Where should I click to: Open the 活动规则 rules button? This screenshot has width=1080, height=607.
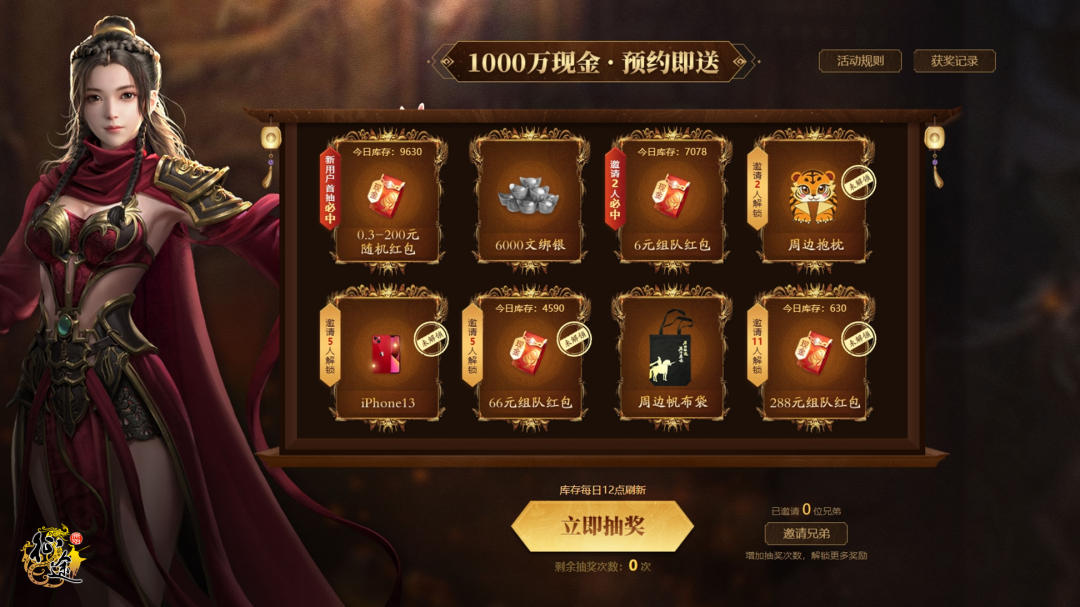click(860, 61)
